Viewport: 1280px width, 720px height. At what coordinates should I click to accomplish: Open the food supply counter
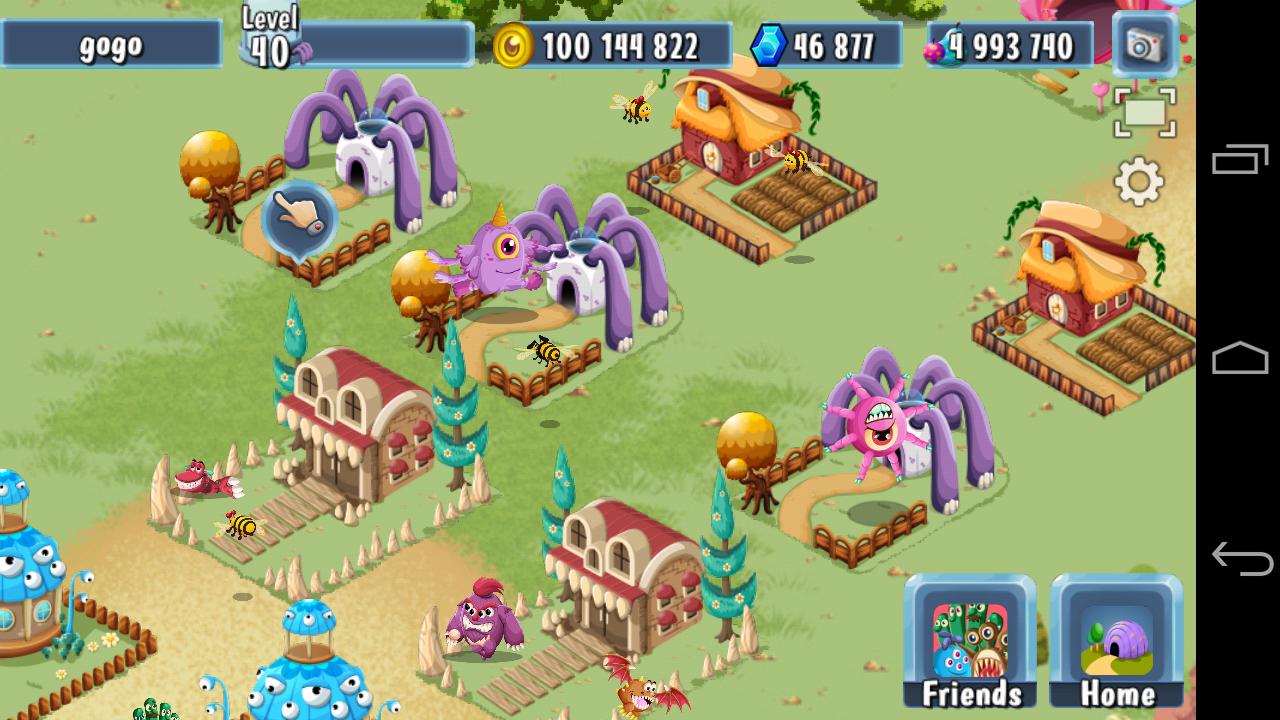tap(938, 45)
